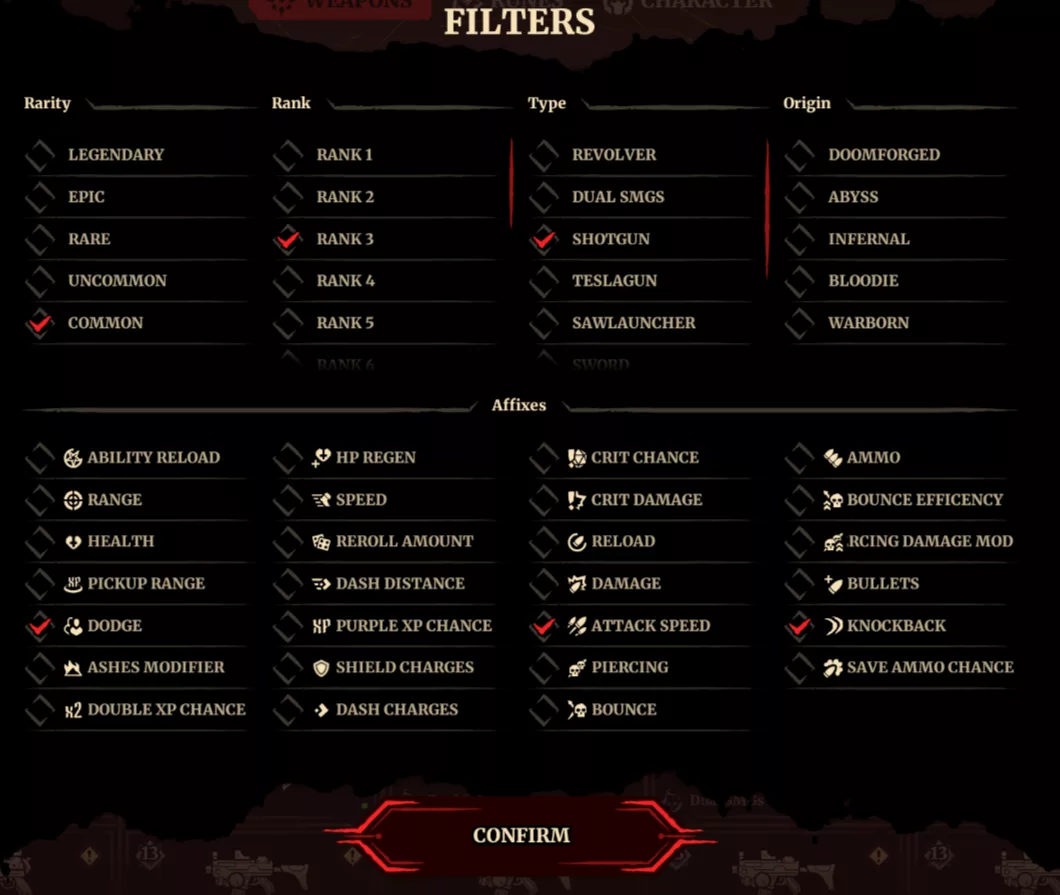Select the Crit Chance affix
This screenshot has height=895, width=1060.
point(544,458)
